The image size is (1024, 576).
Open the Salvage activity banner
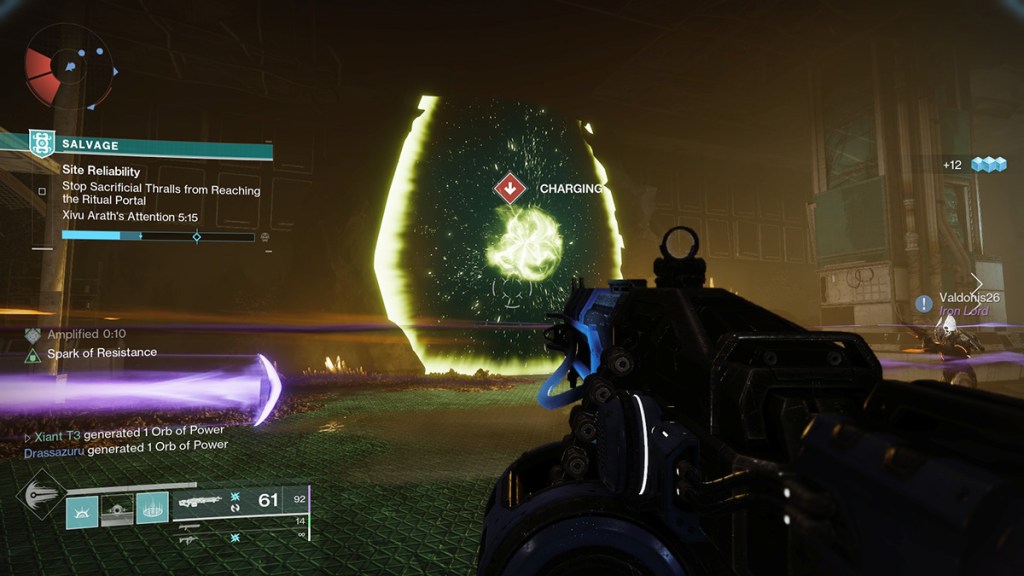point(150,145)
